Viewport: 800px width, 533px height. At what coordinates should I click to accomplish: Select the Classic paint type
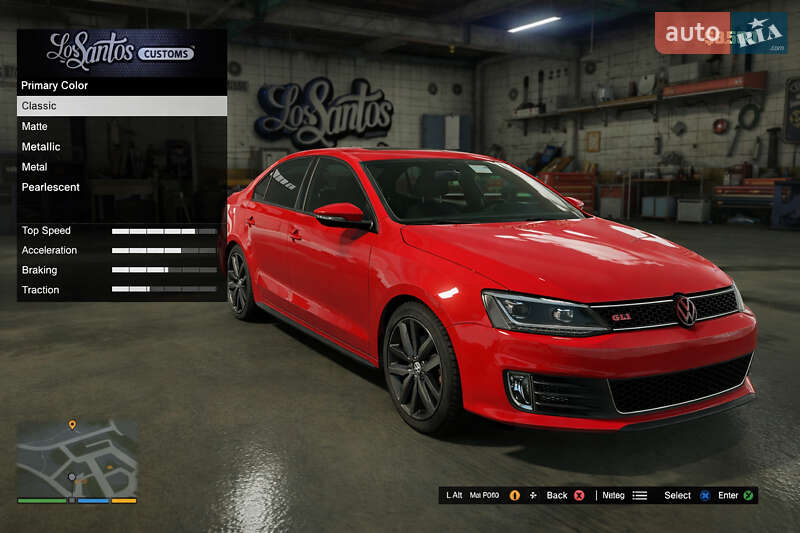tap(121, 106)
